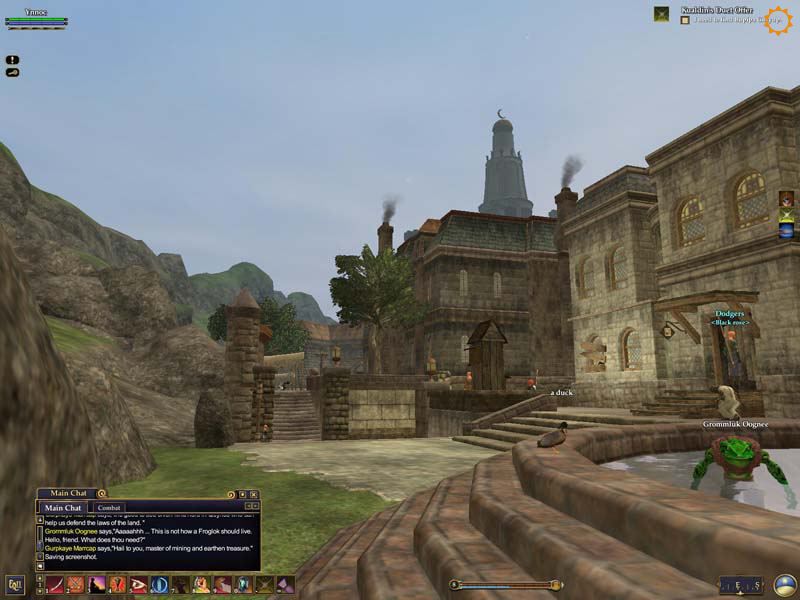Open the quest icon beside Kualdin's Duet Offer
The width and height of the screenshot is (800, 600).
click(x=661, y=14)
